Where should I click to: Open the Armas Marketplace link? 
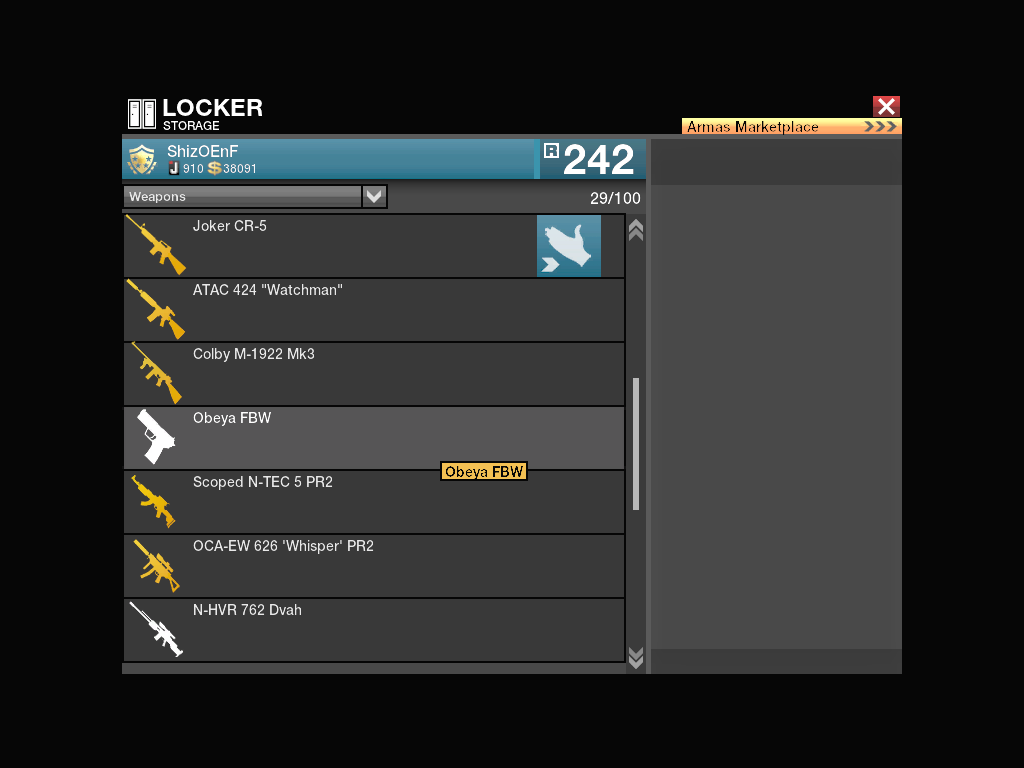point(791,127)
